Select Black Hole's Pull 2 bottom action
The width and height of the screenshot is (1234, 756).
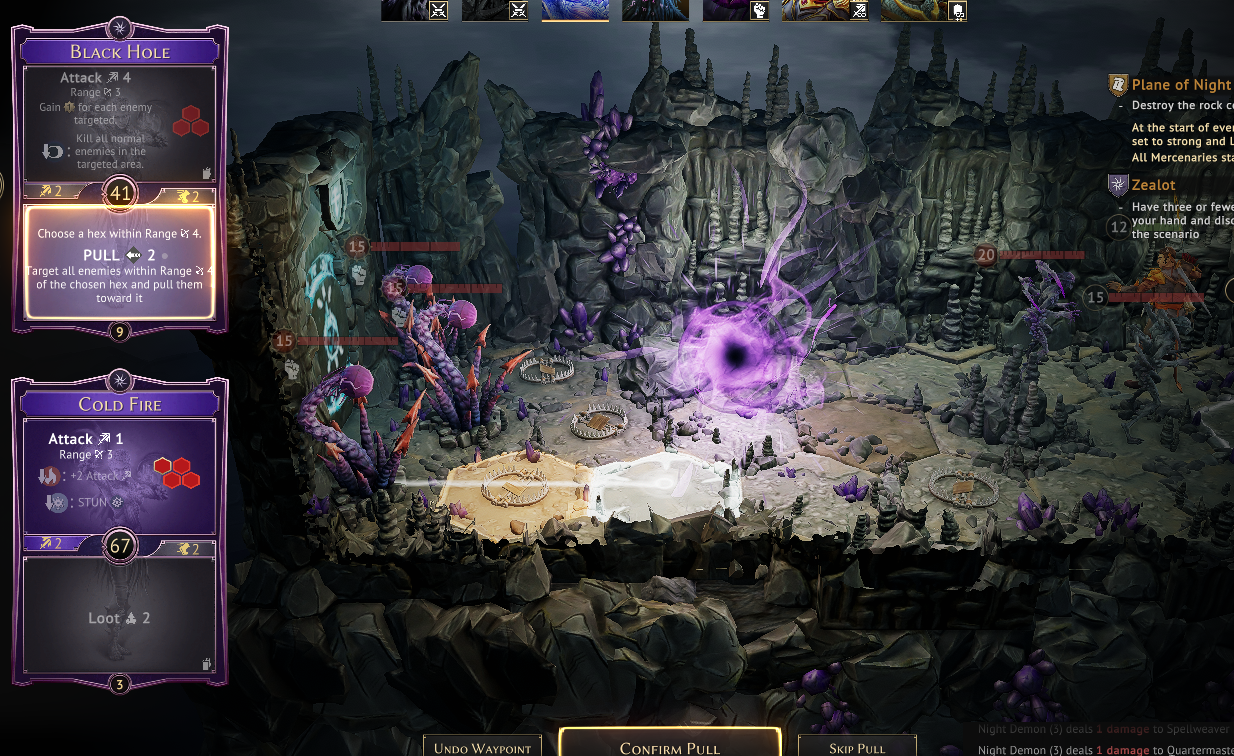coord(120,262)
